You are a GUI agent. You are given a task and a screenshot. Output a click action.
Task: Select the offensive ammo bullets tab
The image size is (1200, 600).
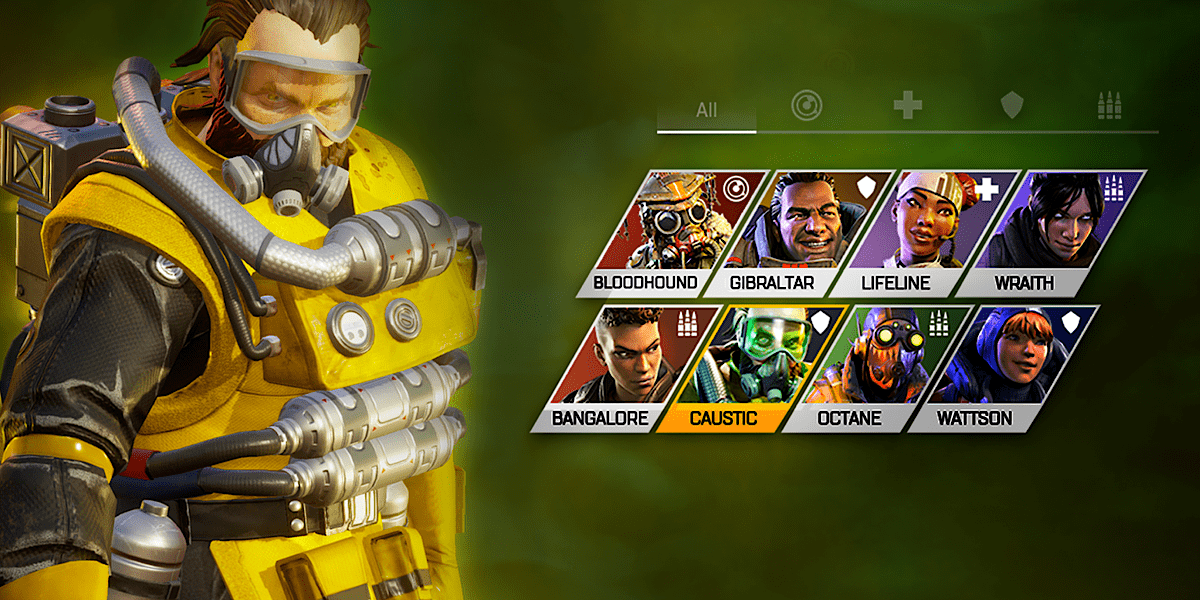tap(1110, 105)
